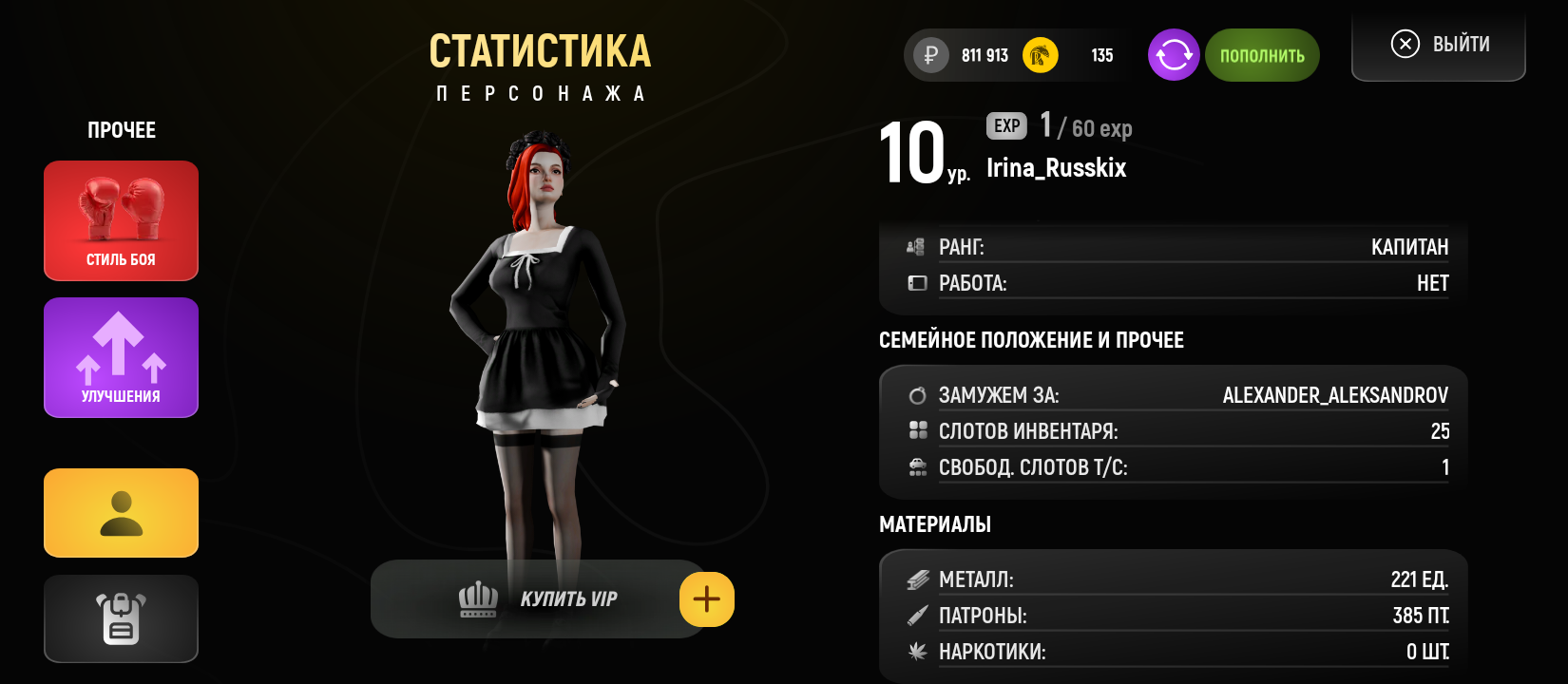Open the Улучшения upgrades tile
The image size is (1568, 684).
click(x=121, y=357)
